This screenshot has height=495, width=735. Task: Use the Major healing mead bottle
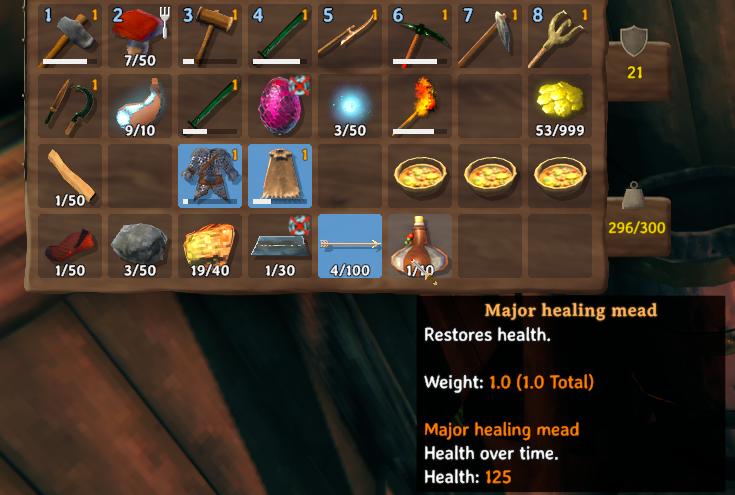click(x=420, y=246)
